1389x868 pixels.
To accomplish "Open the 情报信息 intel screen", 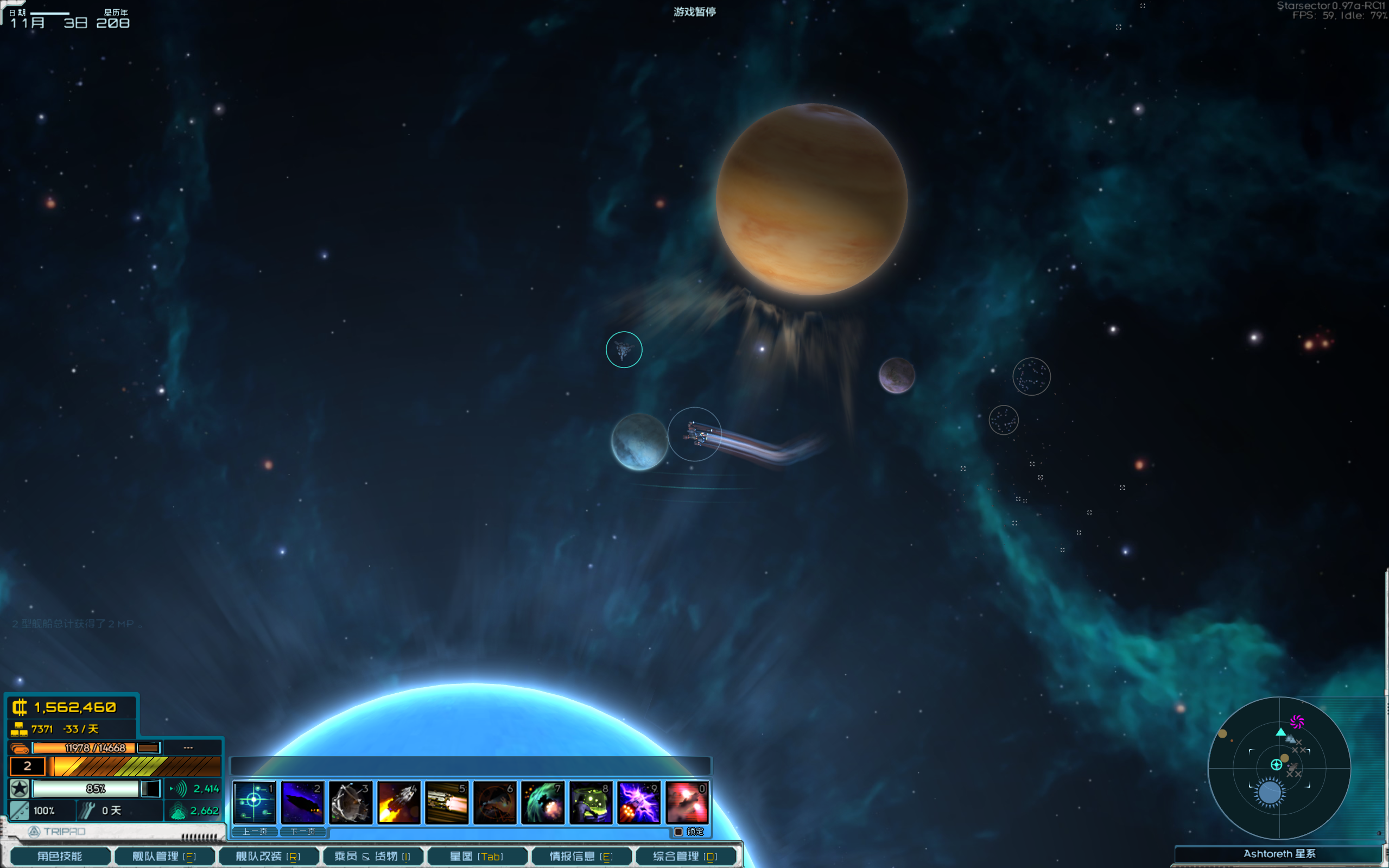I will (x=581, y=856).
